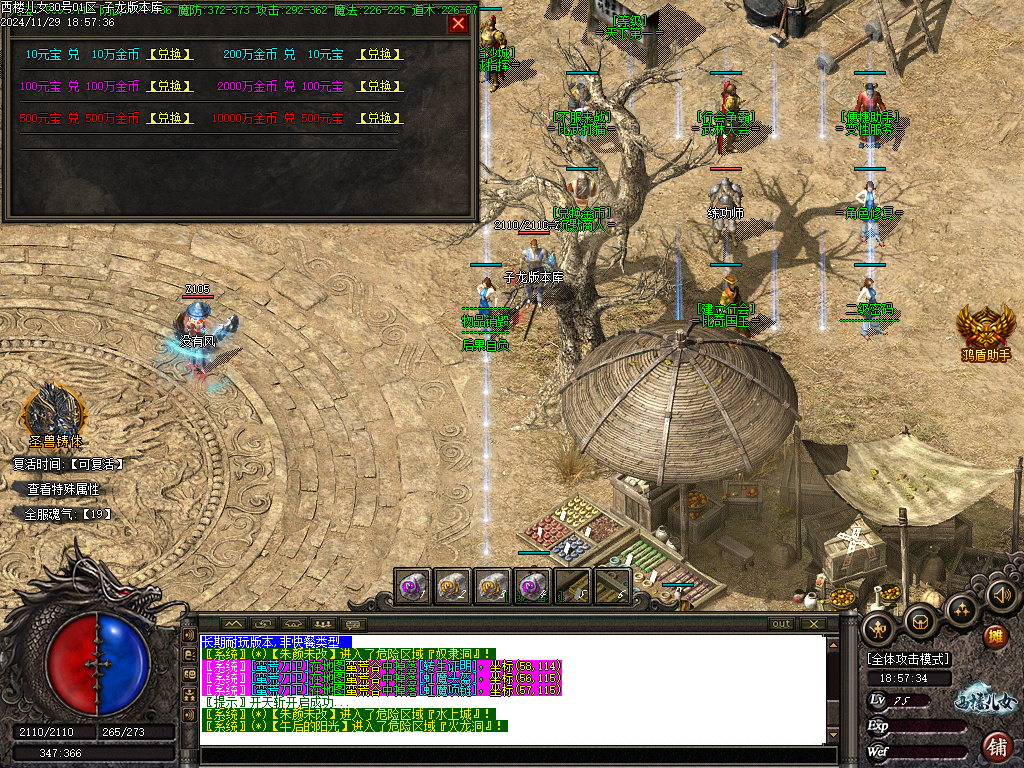
Task: Close the ingot exchange panel
Action: coord(458,24)
